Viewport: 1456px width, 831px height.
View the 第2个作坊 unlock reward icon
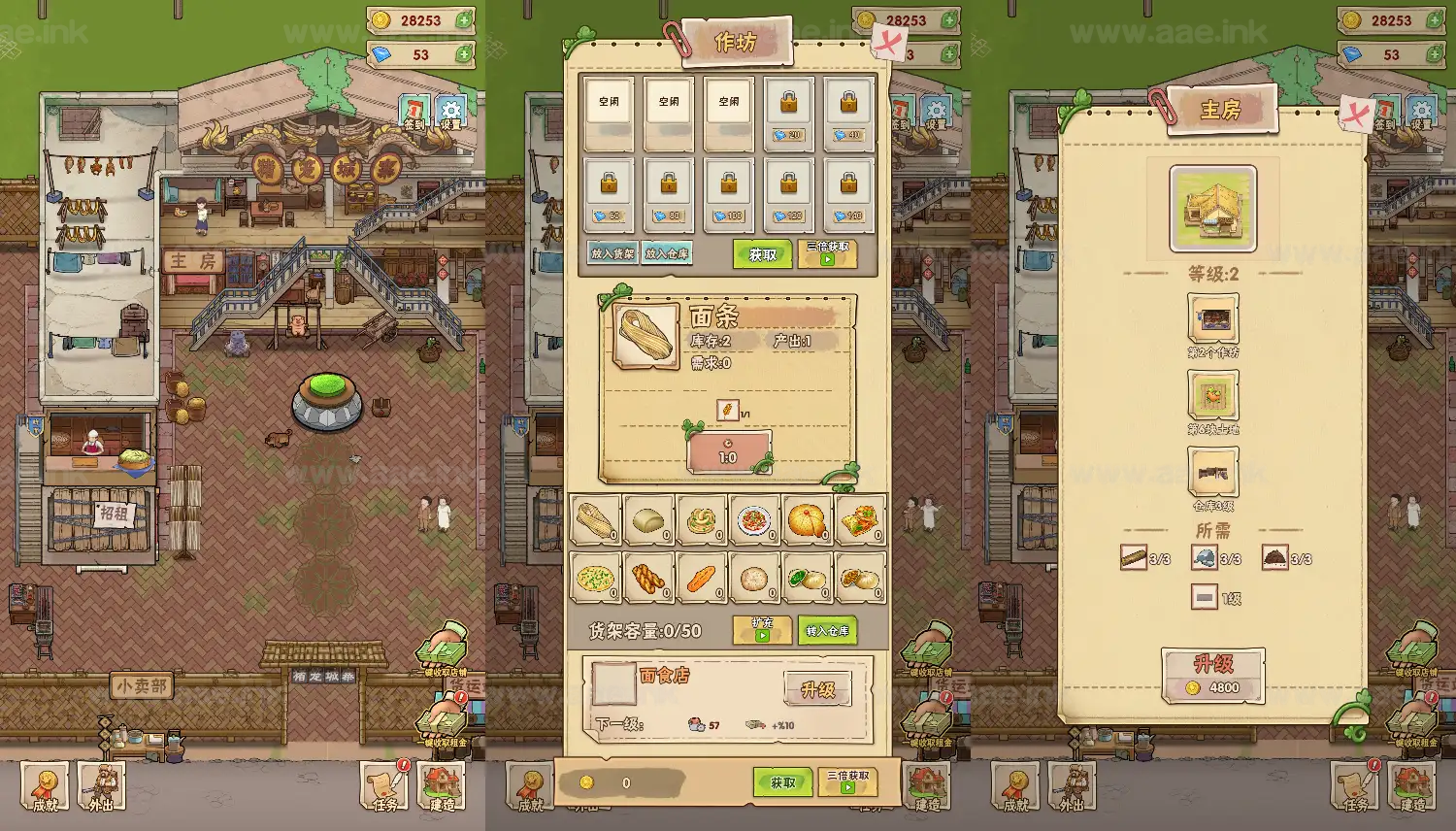click(x=1213, y=318)
